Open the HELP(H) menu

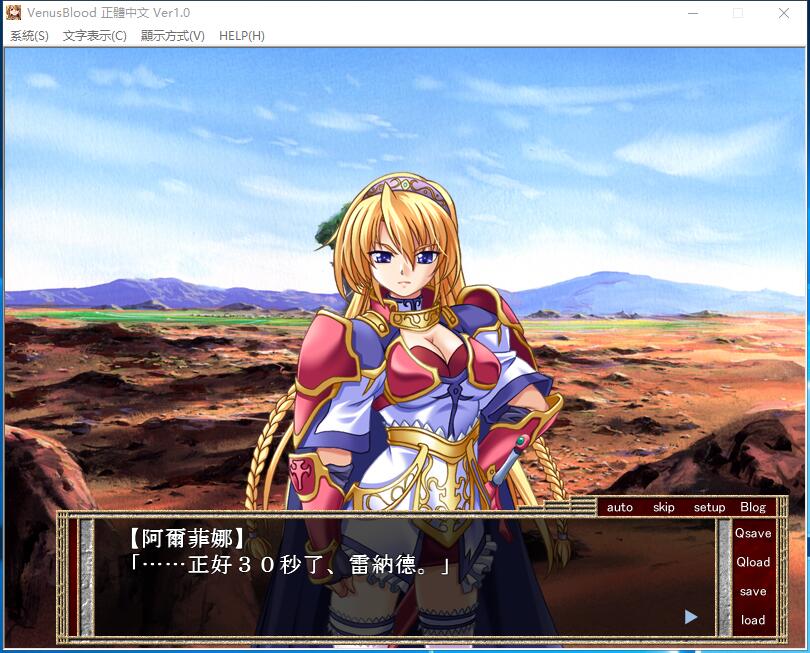(x=241, y=36)
